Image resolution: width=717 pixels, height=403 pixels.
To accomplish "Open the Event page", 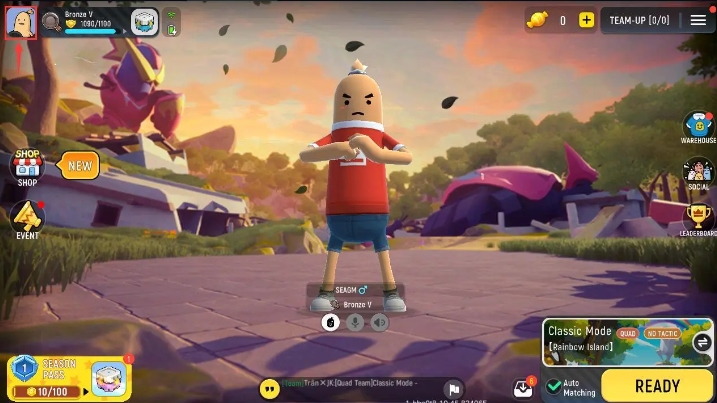I will (27, 219).
